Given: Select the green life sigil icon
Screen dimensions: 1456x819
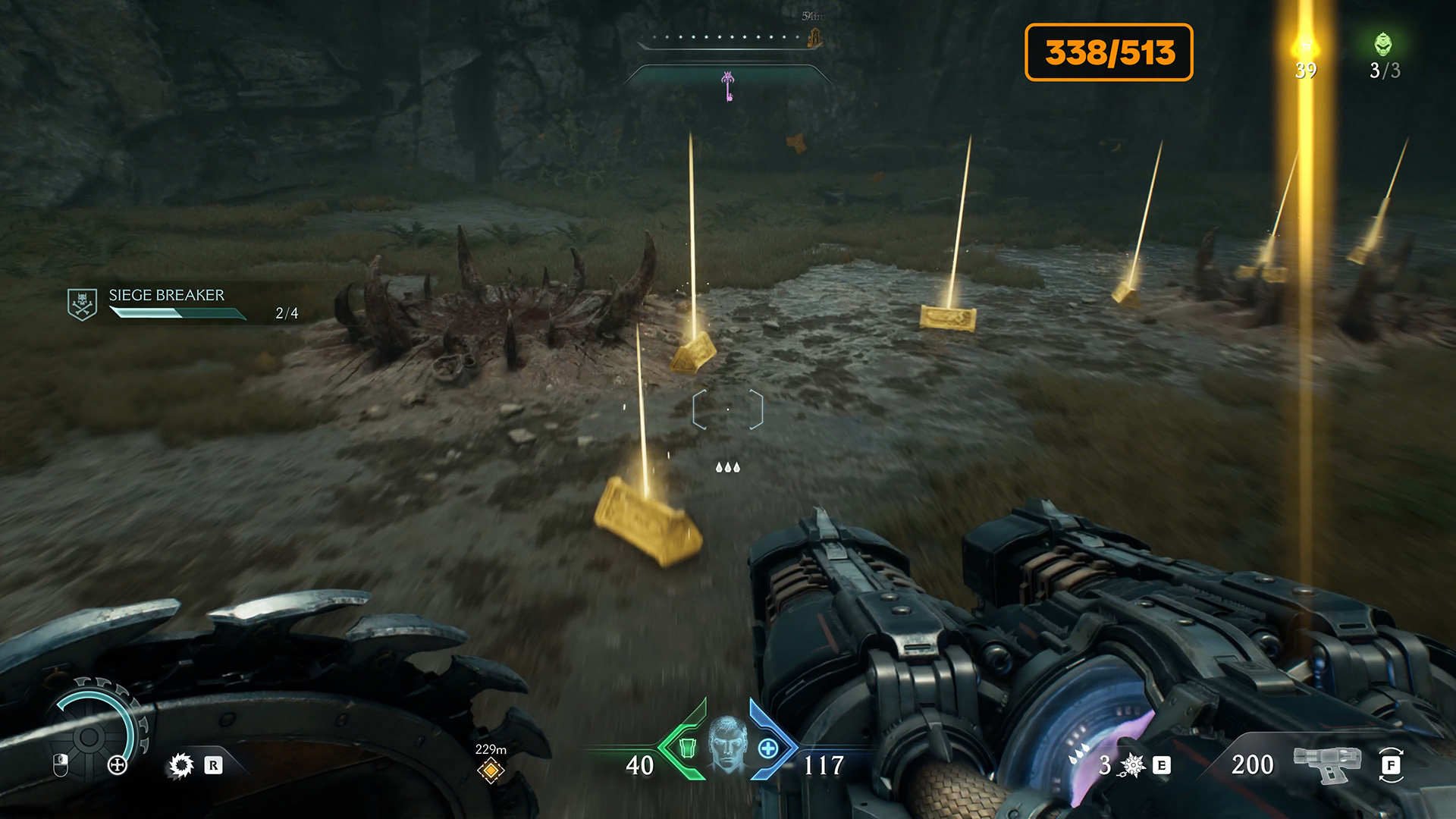Looking at the screenshot, I should pyautogui.click(x=1383, y=45).
